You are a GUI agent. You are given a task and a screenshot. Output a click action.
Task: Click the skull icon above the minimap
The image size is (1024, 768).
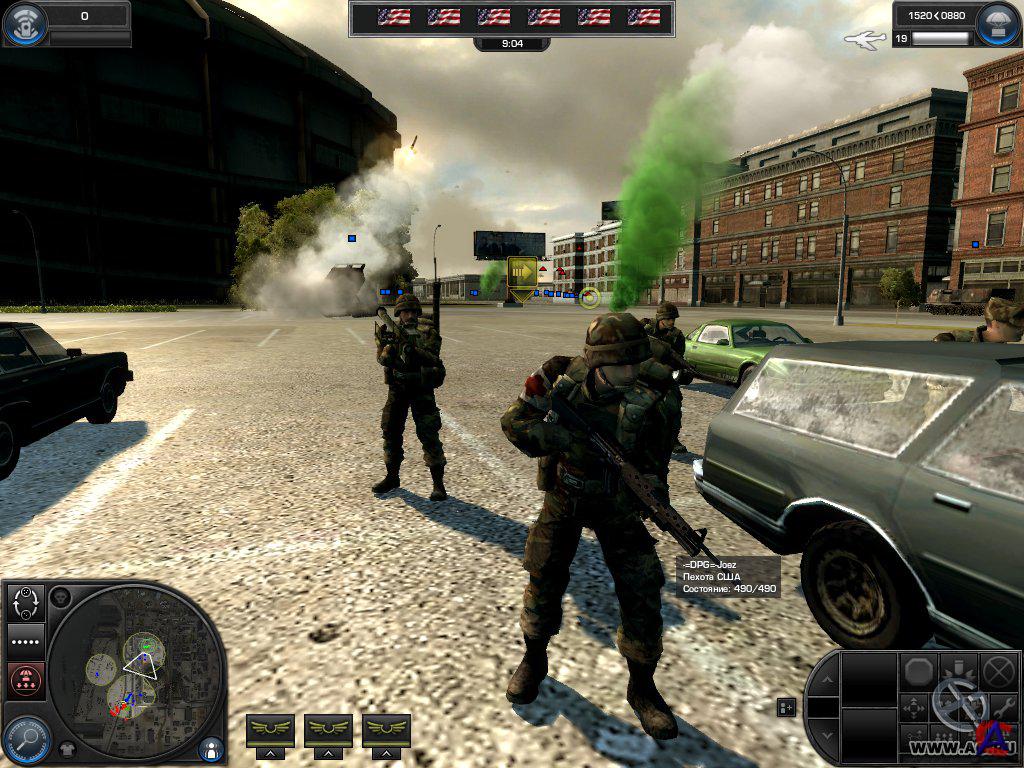click(61, 598)
